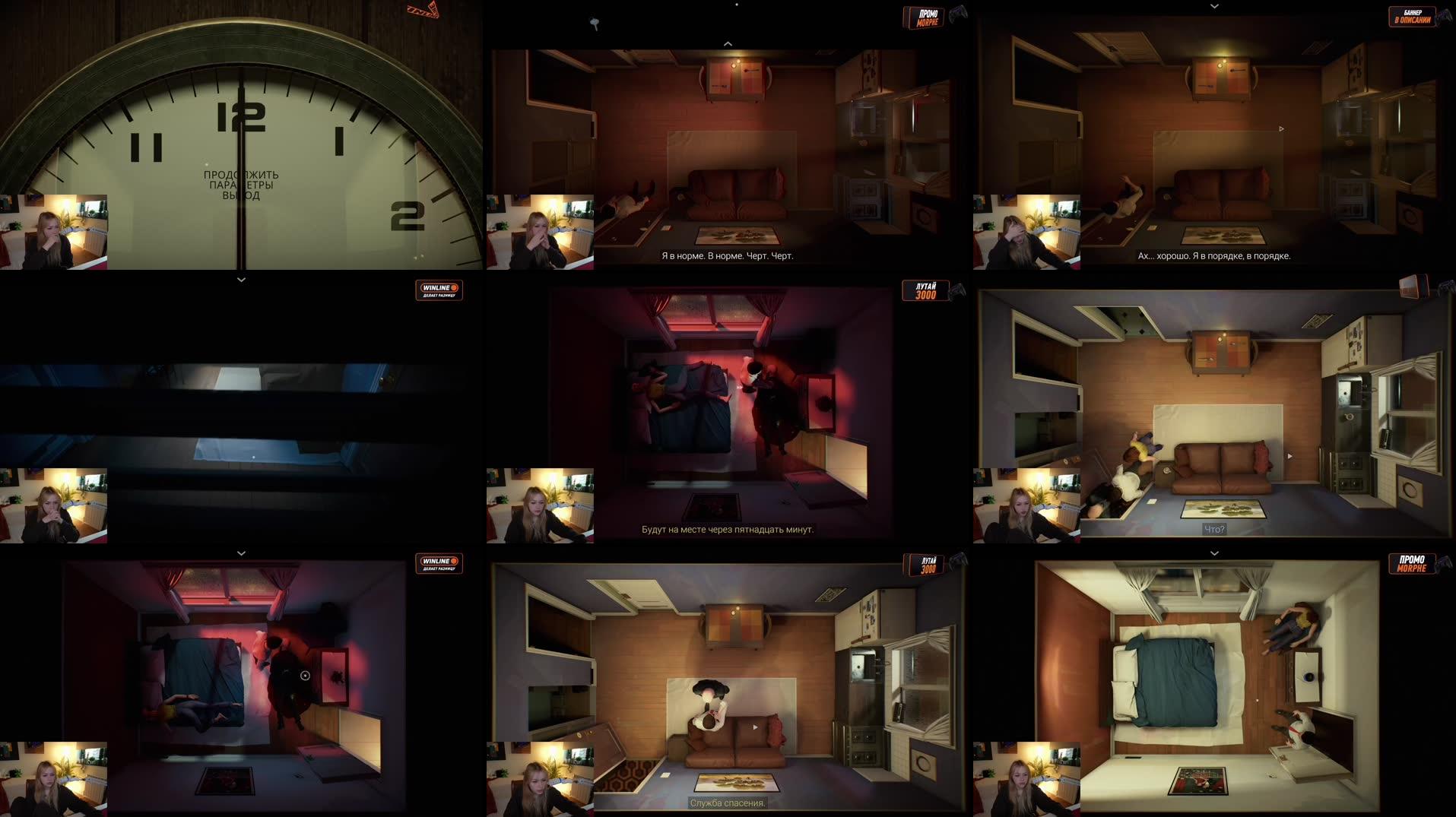1456x817 pixels.
Task: Choose ПРОДОЛЖИТЬ to resume the game
Action: 241,175
